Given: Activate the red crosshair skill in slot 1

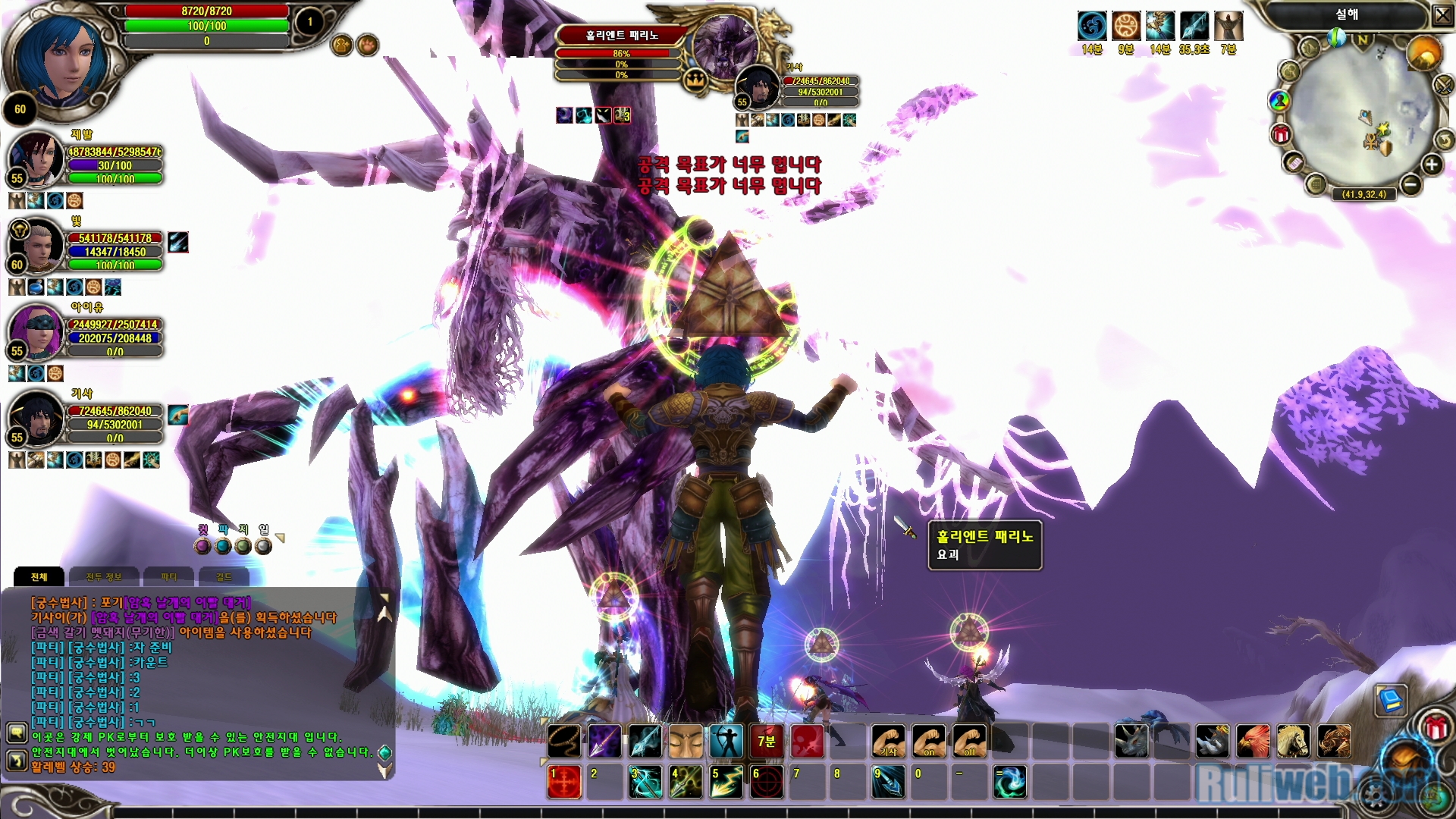Looking at the screenshot, I should click(x=564, y=782).
